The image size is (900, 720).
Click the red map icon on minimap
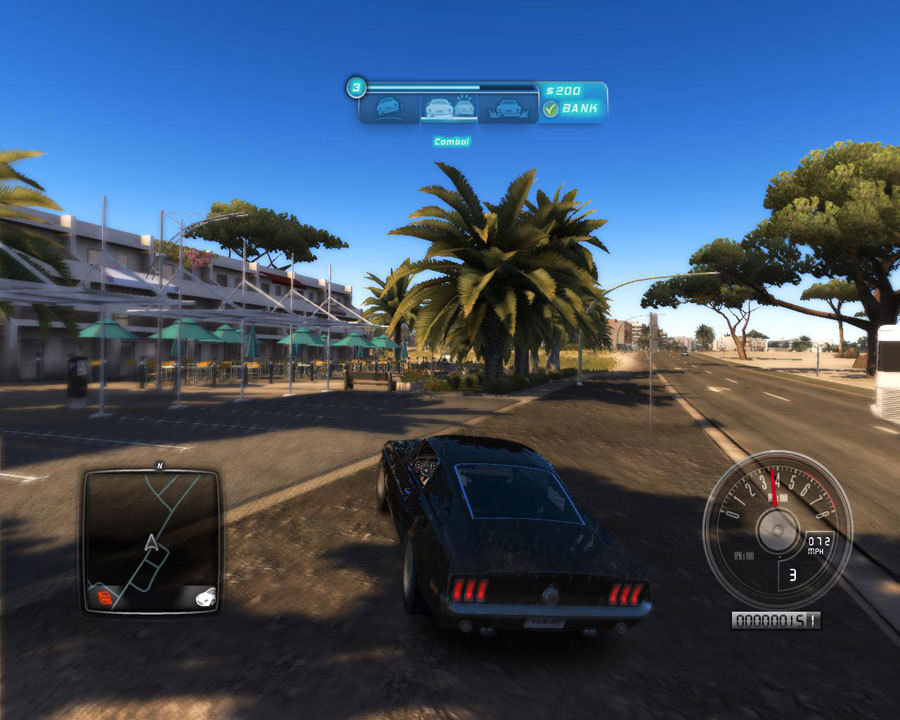coord(104,597)
